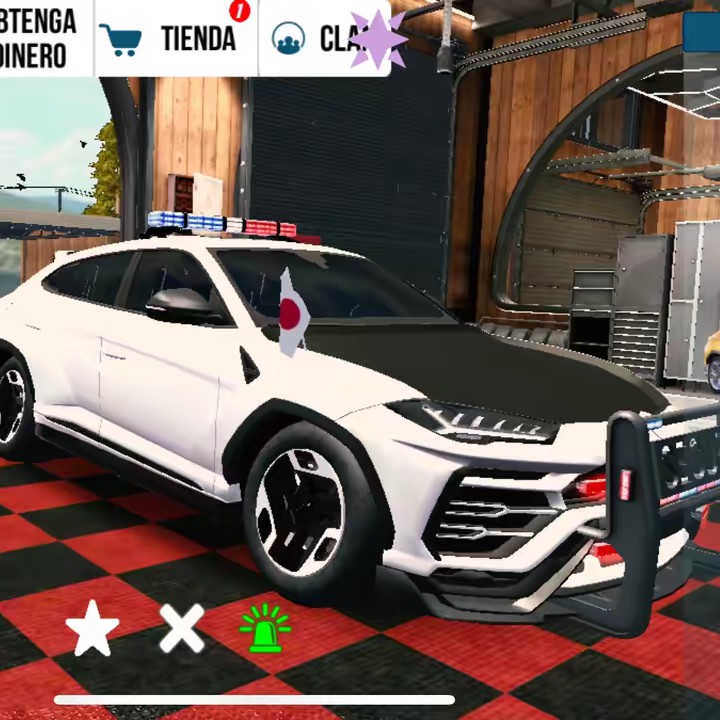
Task: Click the white X icon
Action: click(x=182, y=629)
